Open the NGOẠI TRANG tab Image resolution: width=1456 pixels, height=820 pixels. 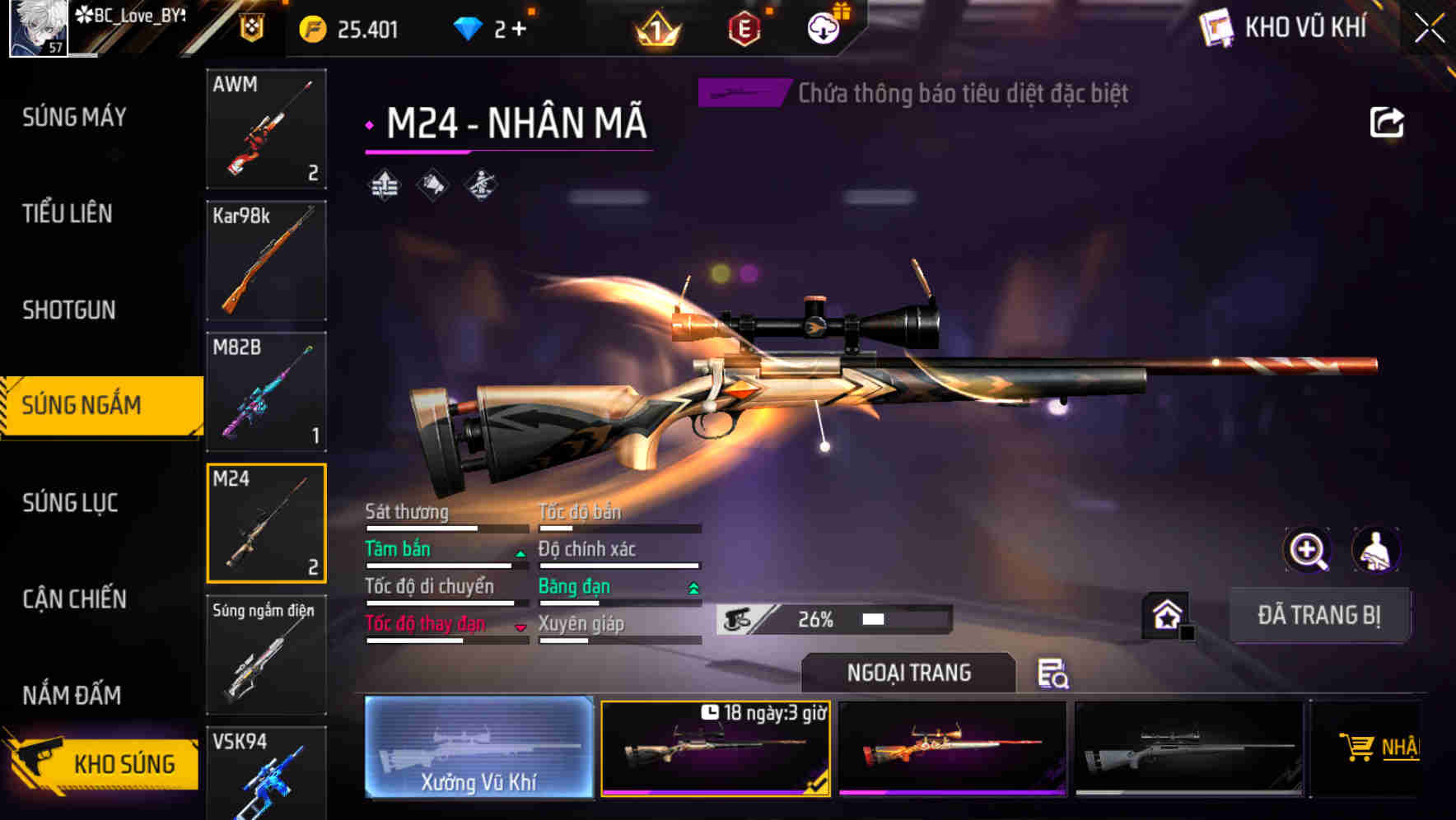(x=909, y=672)
